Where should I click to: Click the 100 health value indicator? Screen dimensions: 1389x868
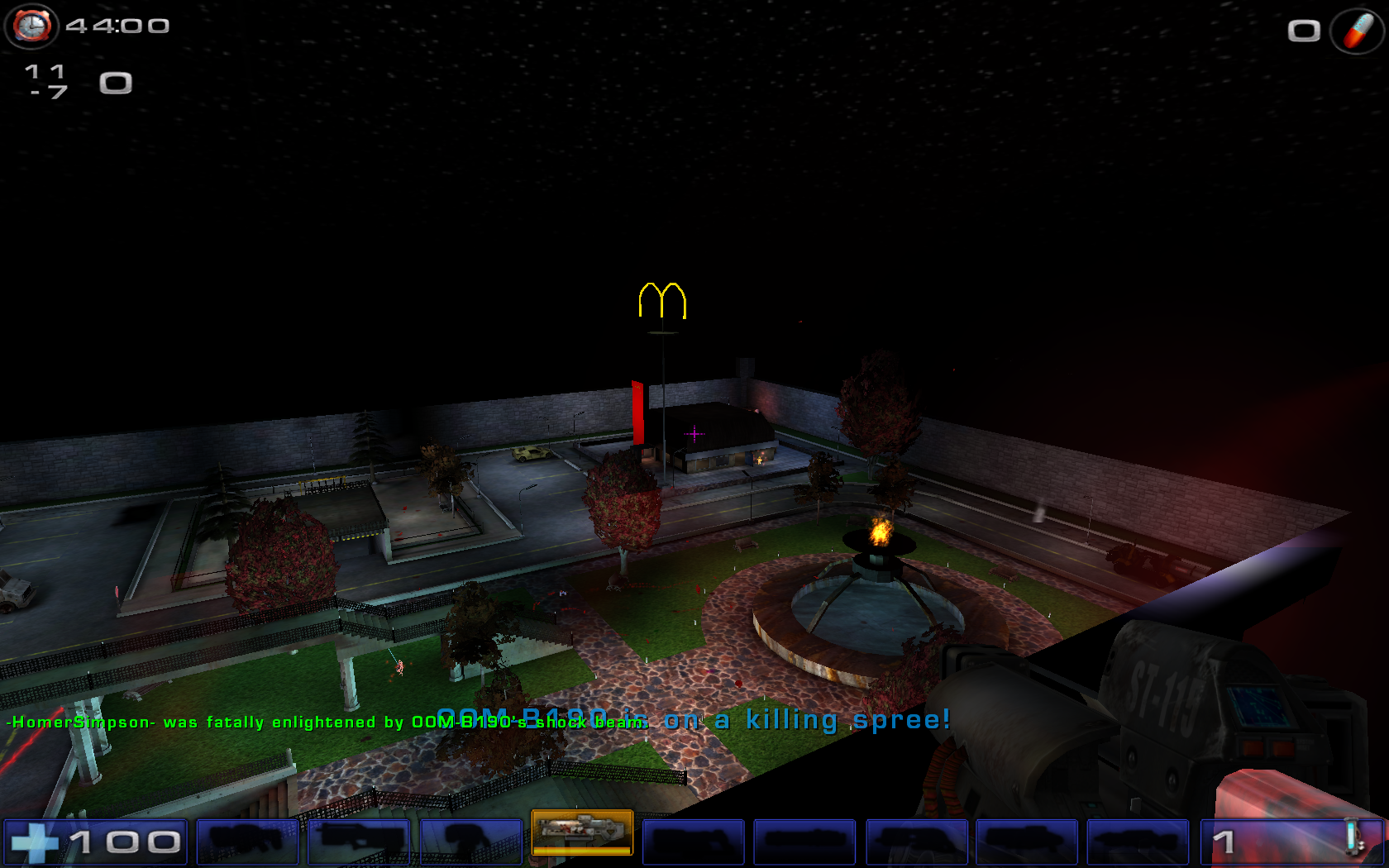(x=124, y=841)
